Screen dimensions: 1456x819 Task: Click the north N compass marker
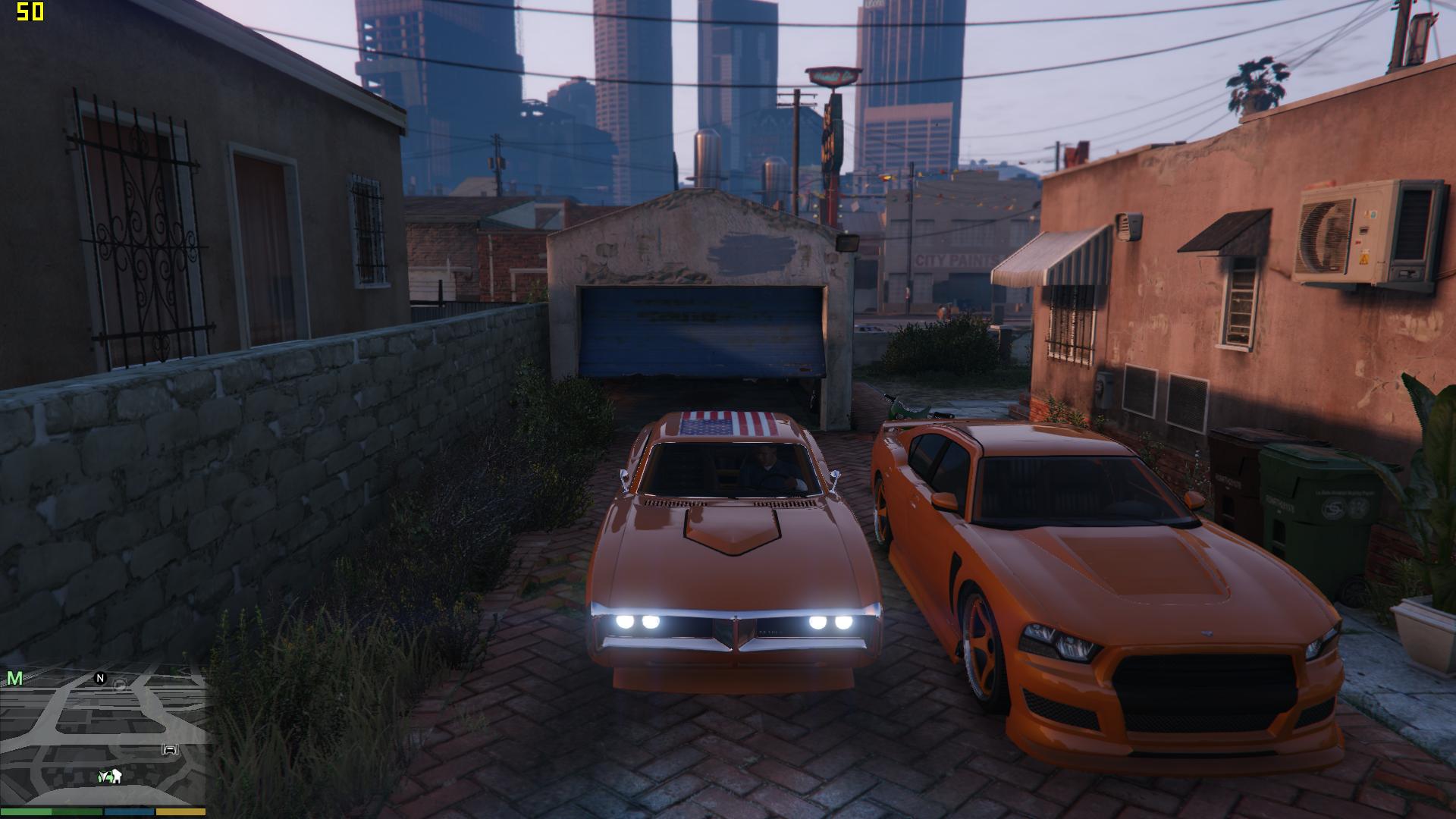100,678
